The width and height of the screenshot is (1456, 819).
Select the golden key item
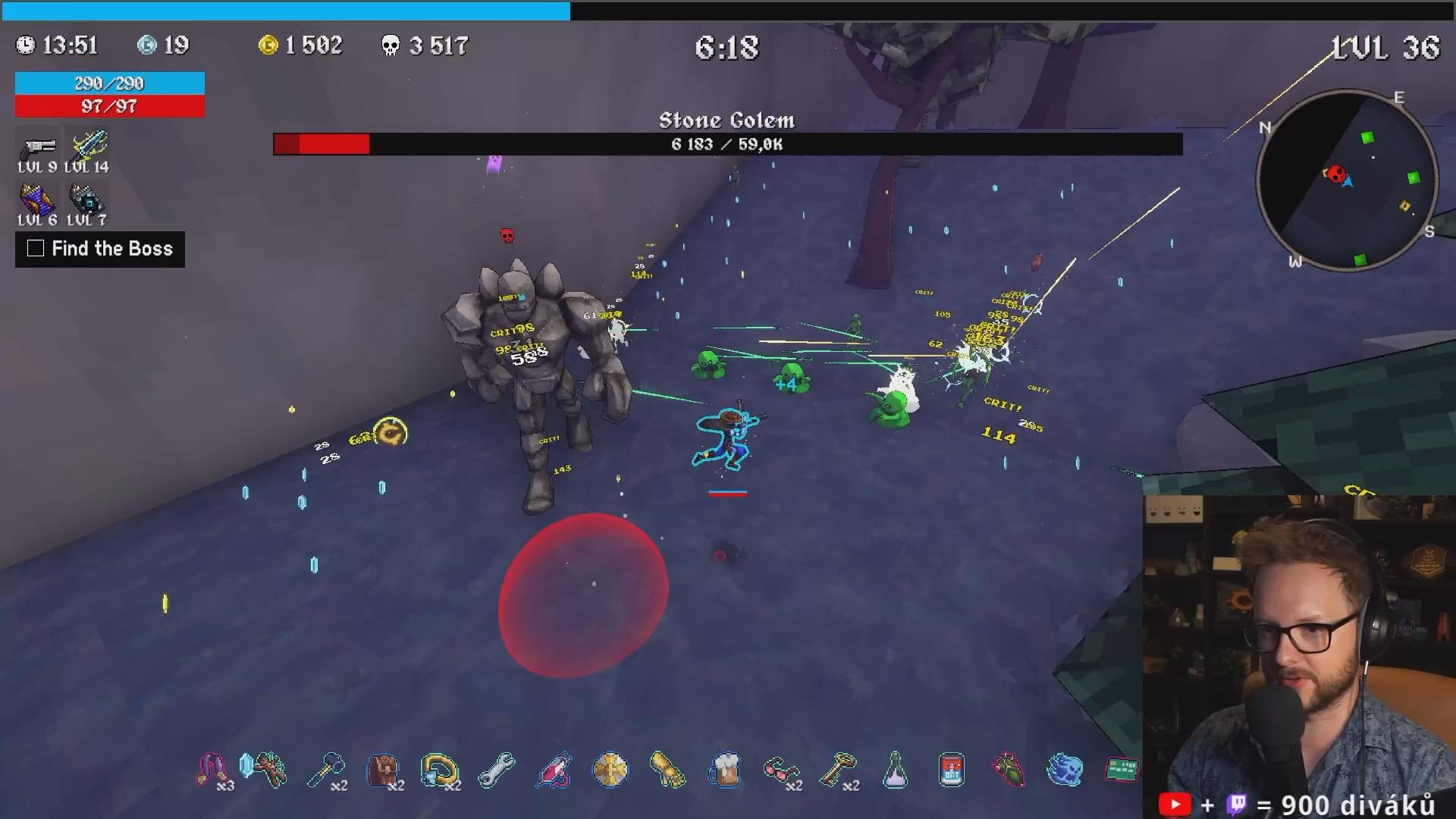838,770
